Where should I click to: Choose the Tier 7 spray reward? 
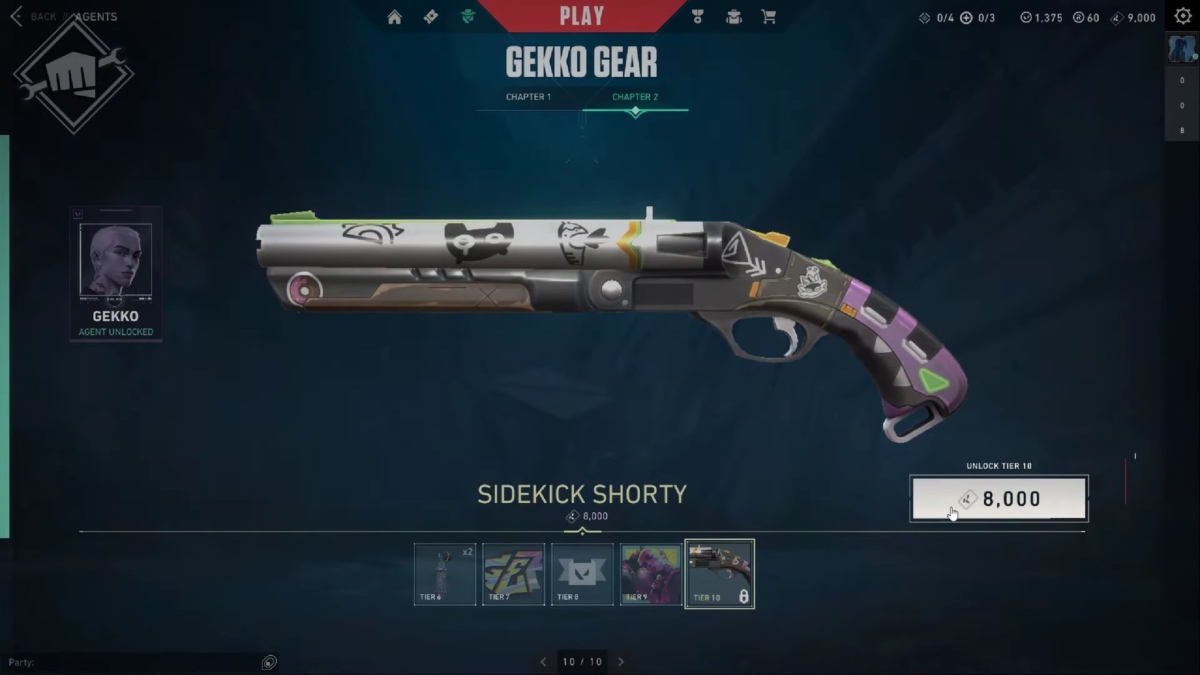pyautogui.click(x=514, y=574)
